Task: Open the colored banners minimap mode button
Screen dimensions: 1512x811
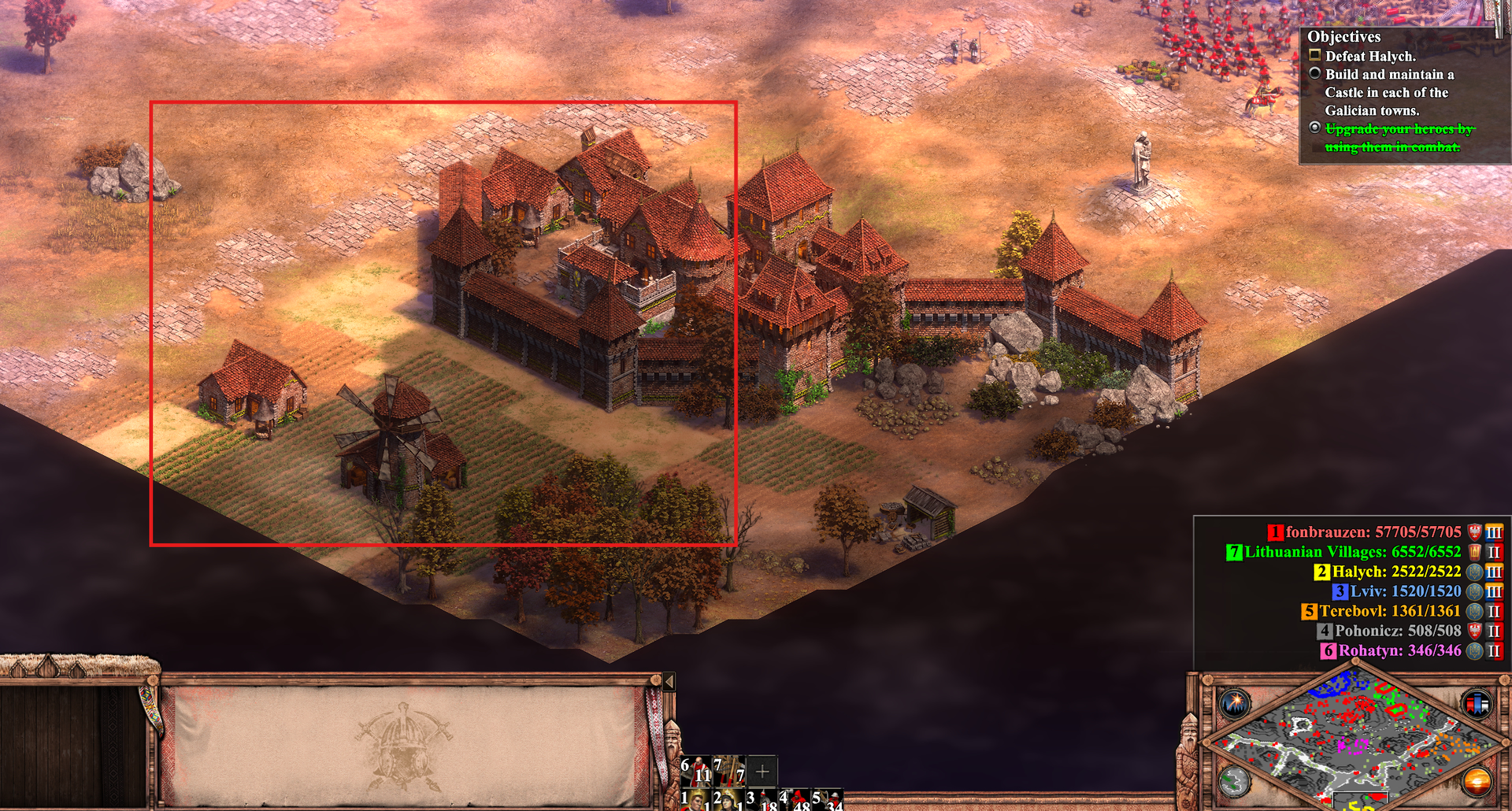Action: click(1477, 703)
